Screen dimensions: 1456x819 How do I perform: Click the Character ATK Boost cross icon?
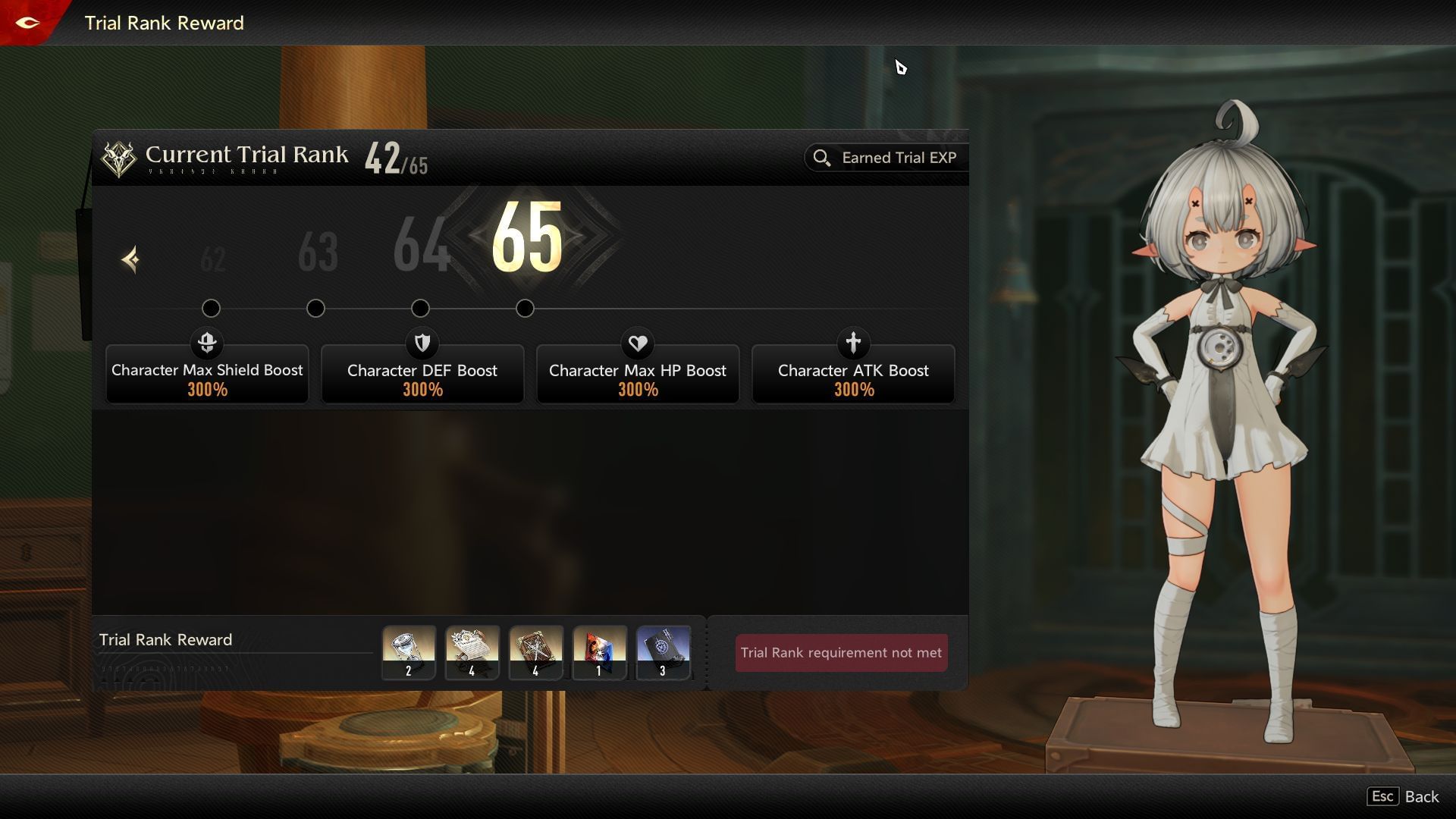(x=853, y=344)
